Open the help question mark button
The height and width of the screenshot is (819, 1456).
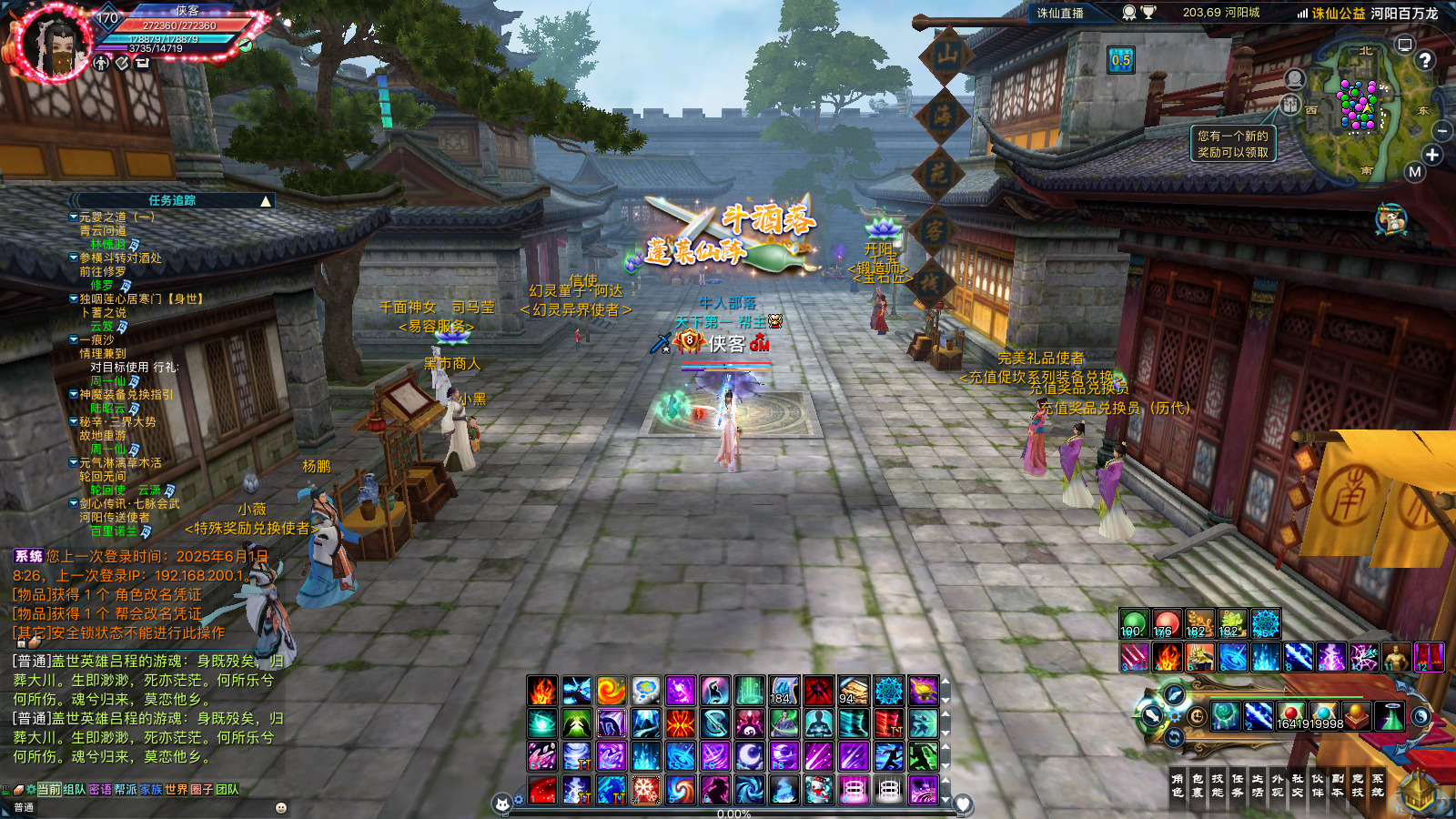pos(1425,60)
